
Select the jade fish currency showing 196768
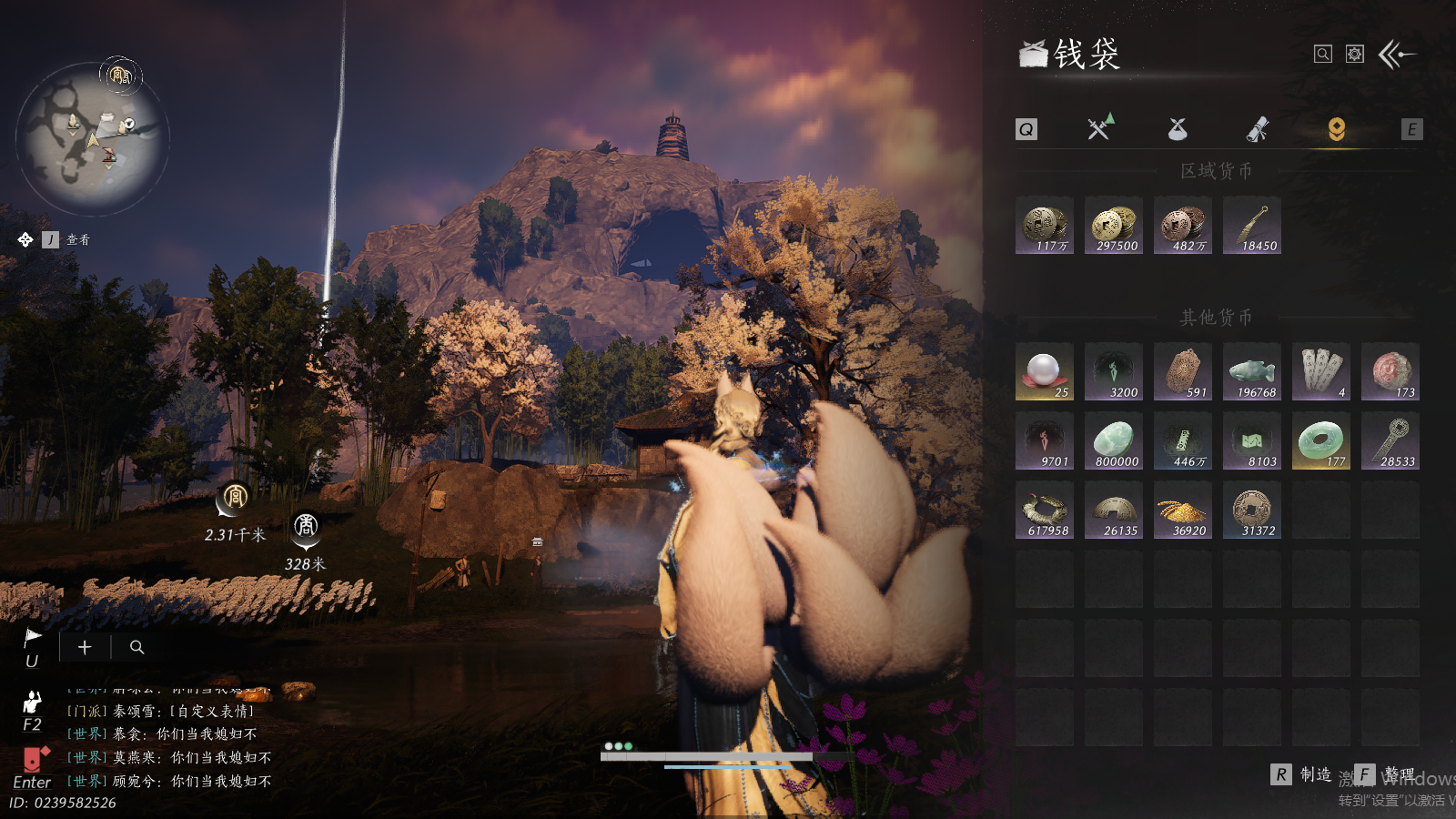pos(1252,371)
